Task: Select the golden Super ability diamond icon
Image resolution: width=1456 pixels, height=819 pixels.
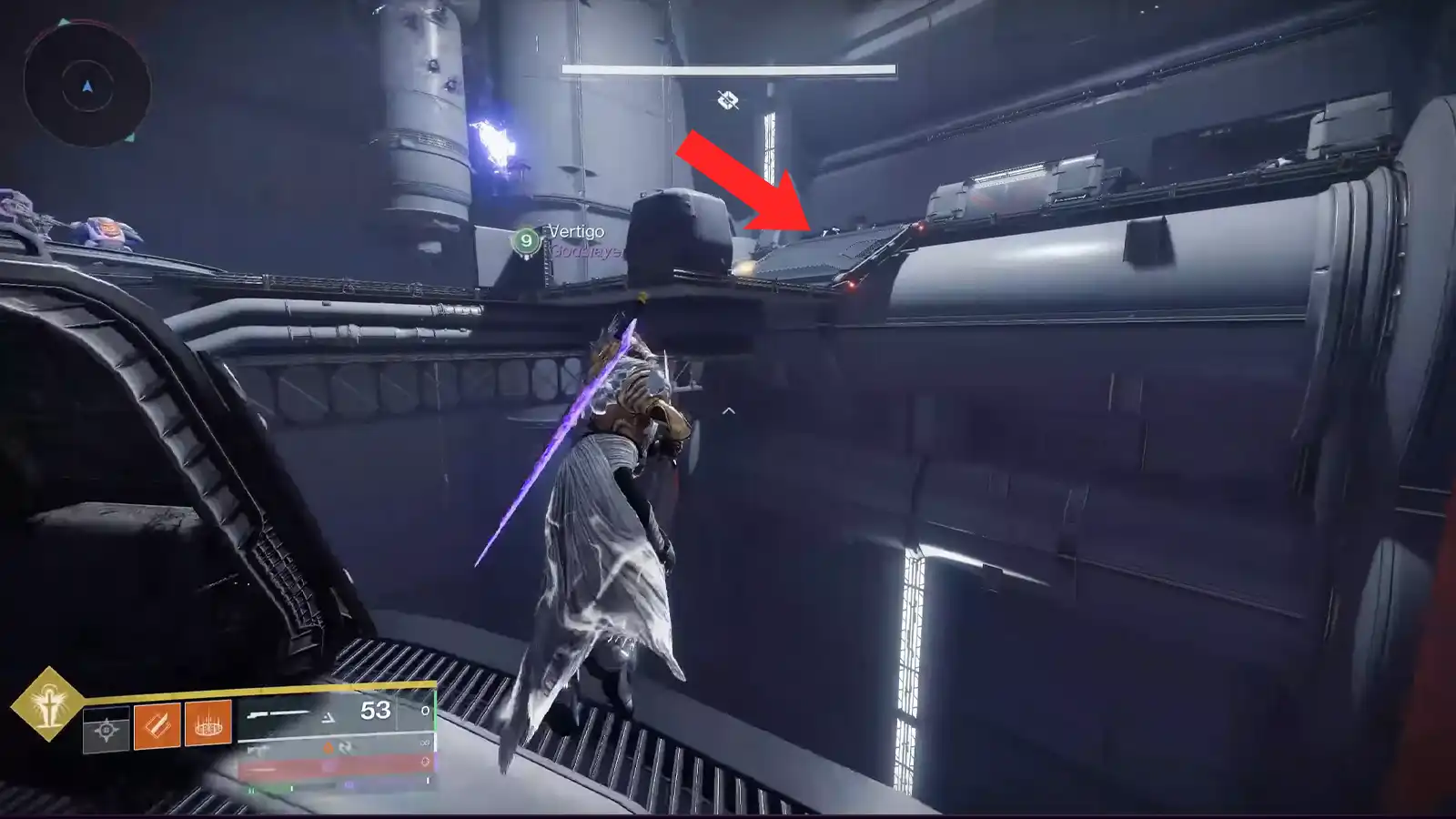Action: pos(50,710)
